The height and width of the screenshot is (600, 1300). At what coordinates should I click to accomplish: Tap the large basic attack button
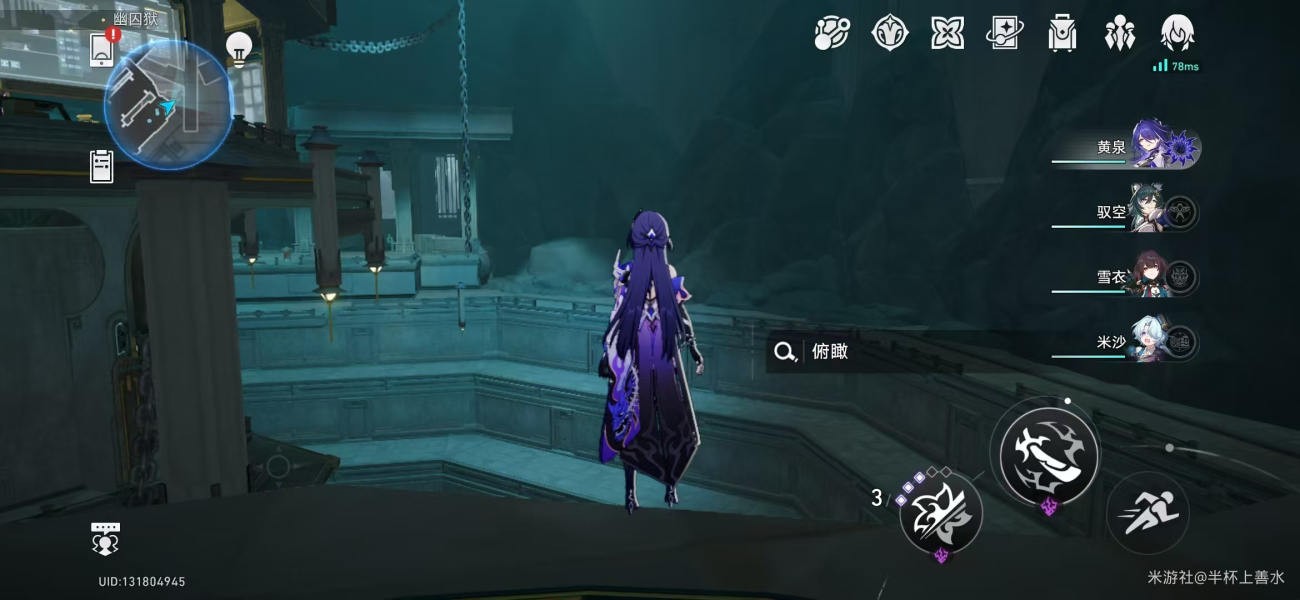point(1049,455)
